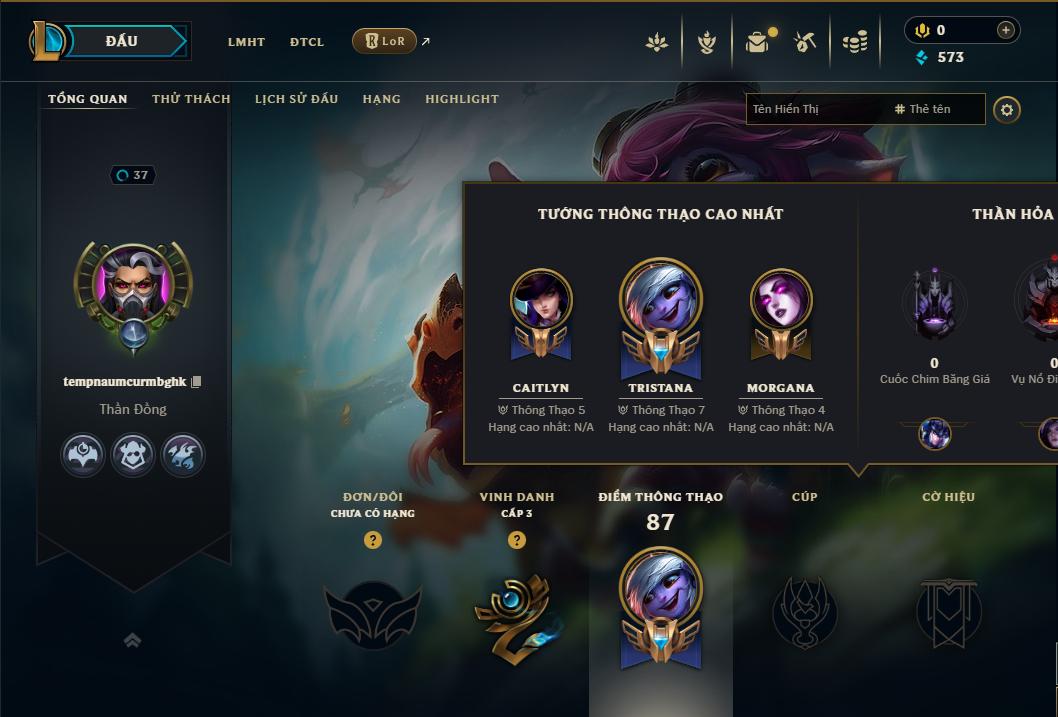Select Morgana mastery portrait
The image size is (1058, 717).
[781, 302]
